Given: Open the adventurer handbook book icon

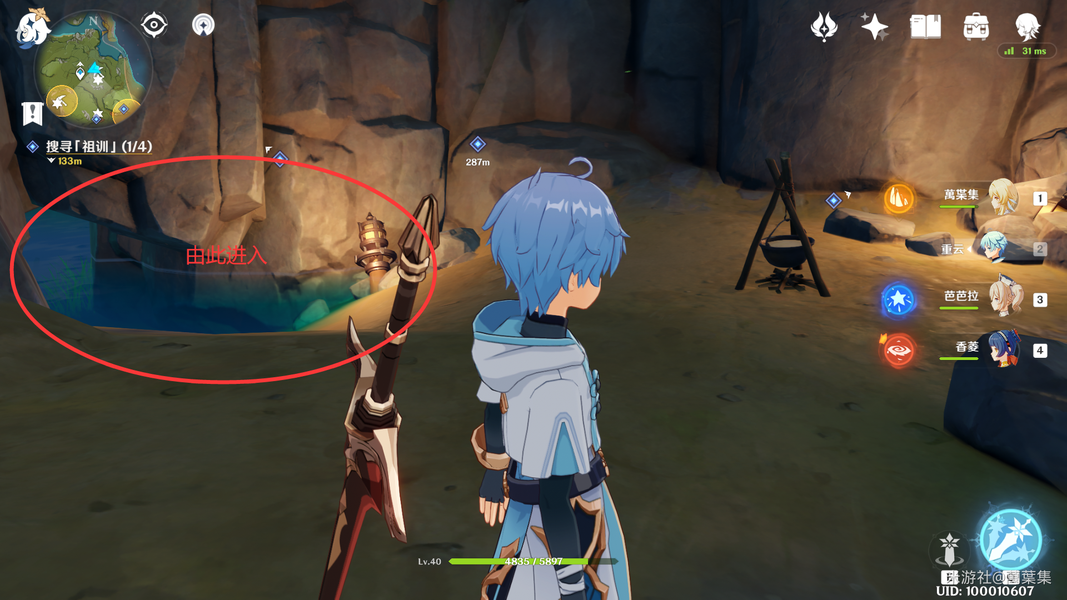Looking at the screenshot, I should (x=925, y=27).
